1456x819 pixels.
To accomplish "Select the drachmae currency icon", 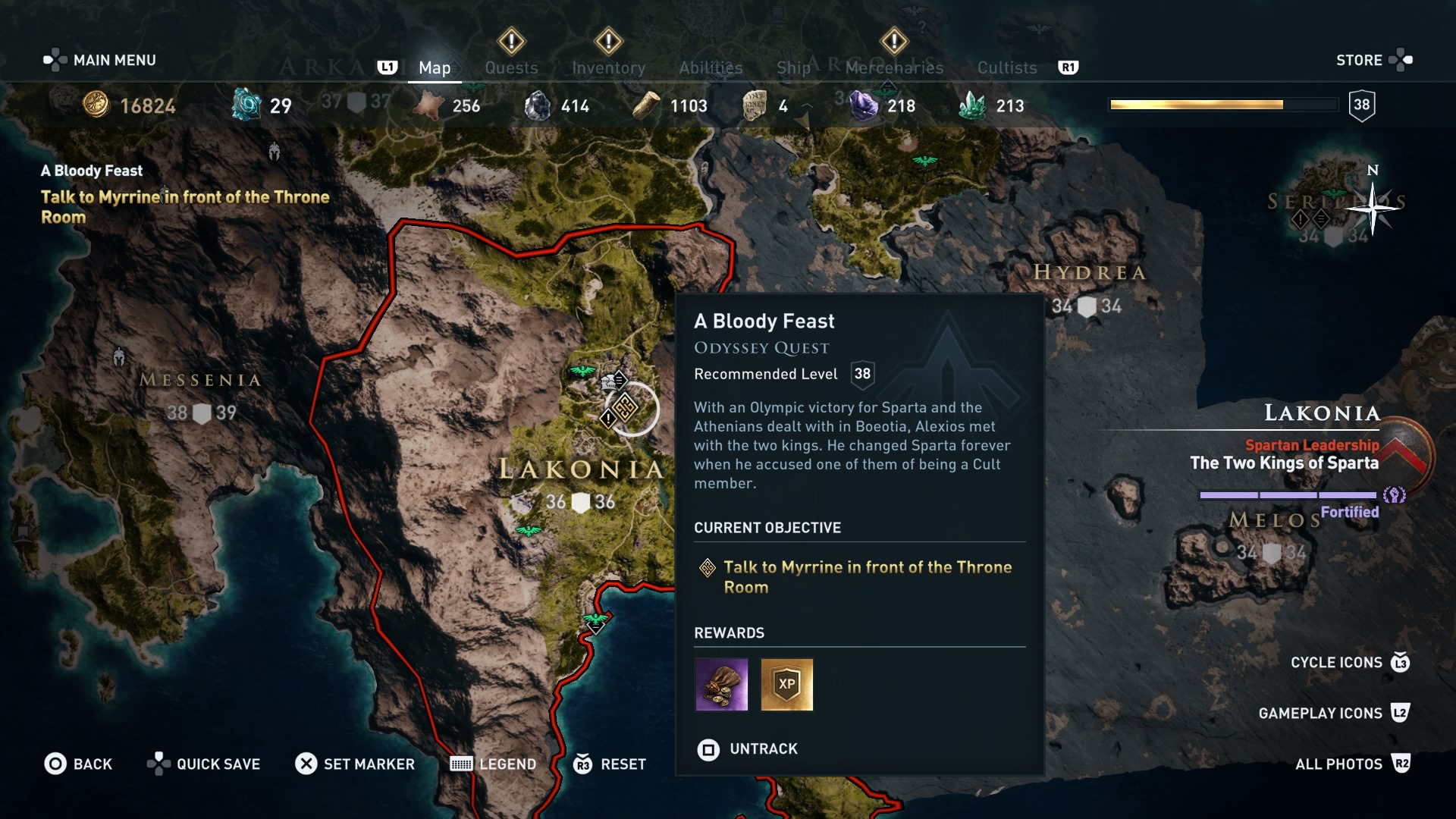I will pos(96,105).
